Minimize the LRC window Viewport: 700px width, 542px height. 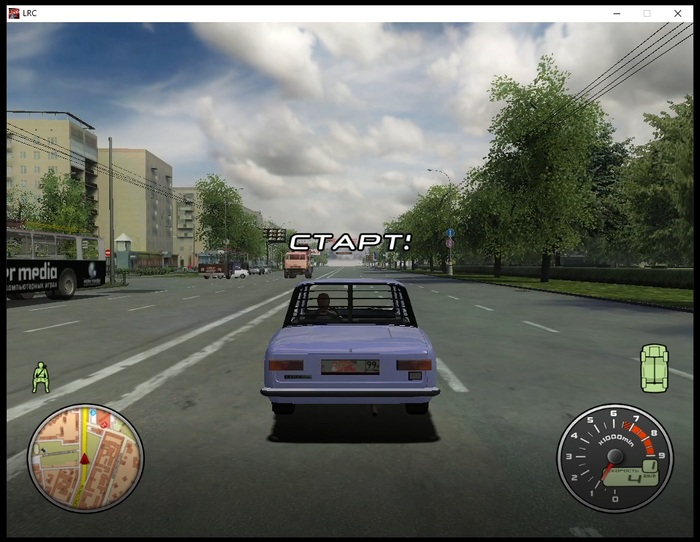[616, 13]
